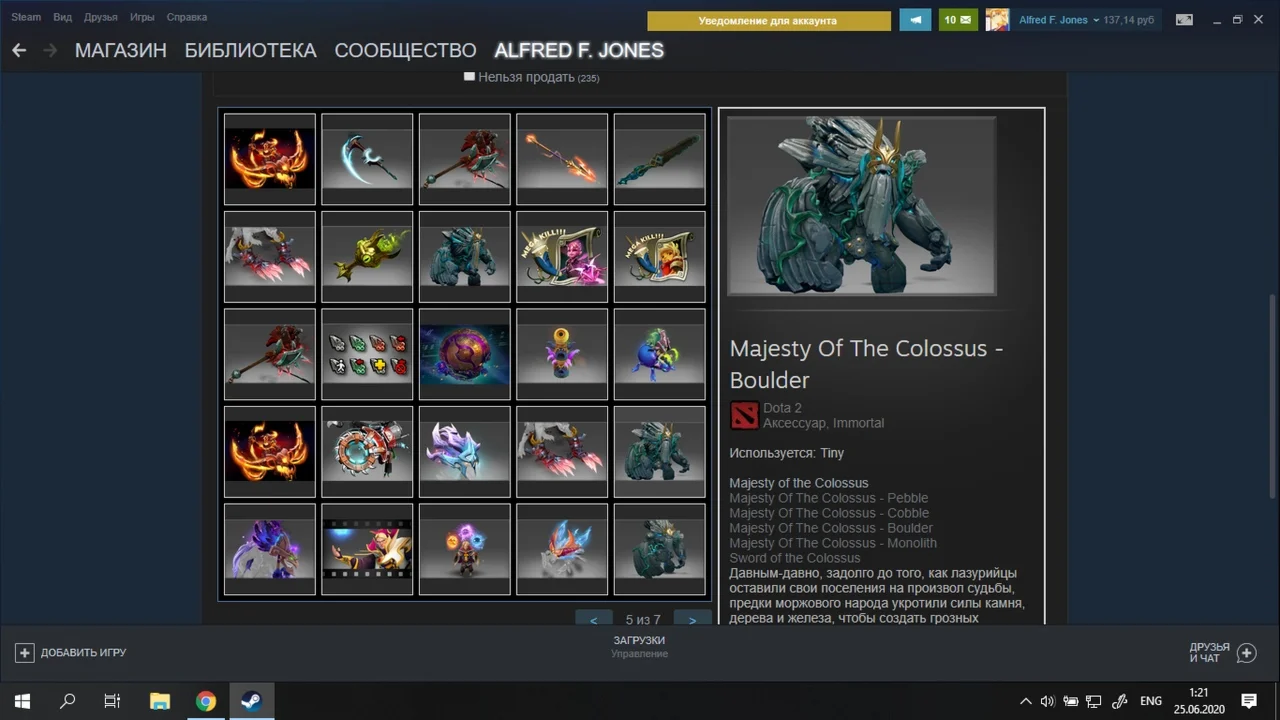Open the user avatar picture next to account name
Image resolution: width=1280 pixels, height=720 pixels.
click(x=996, y=19)
